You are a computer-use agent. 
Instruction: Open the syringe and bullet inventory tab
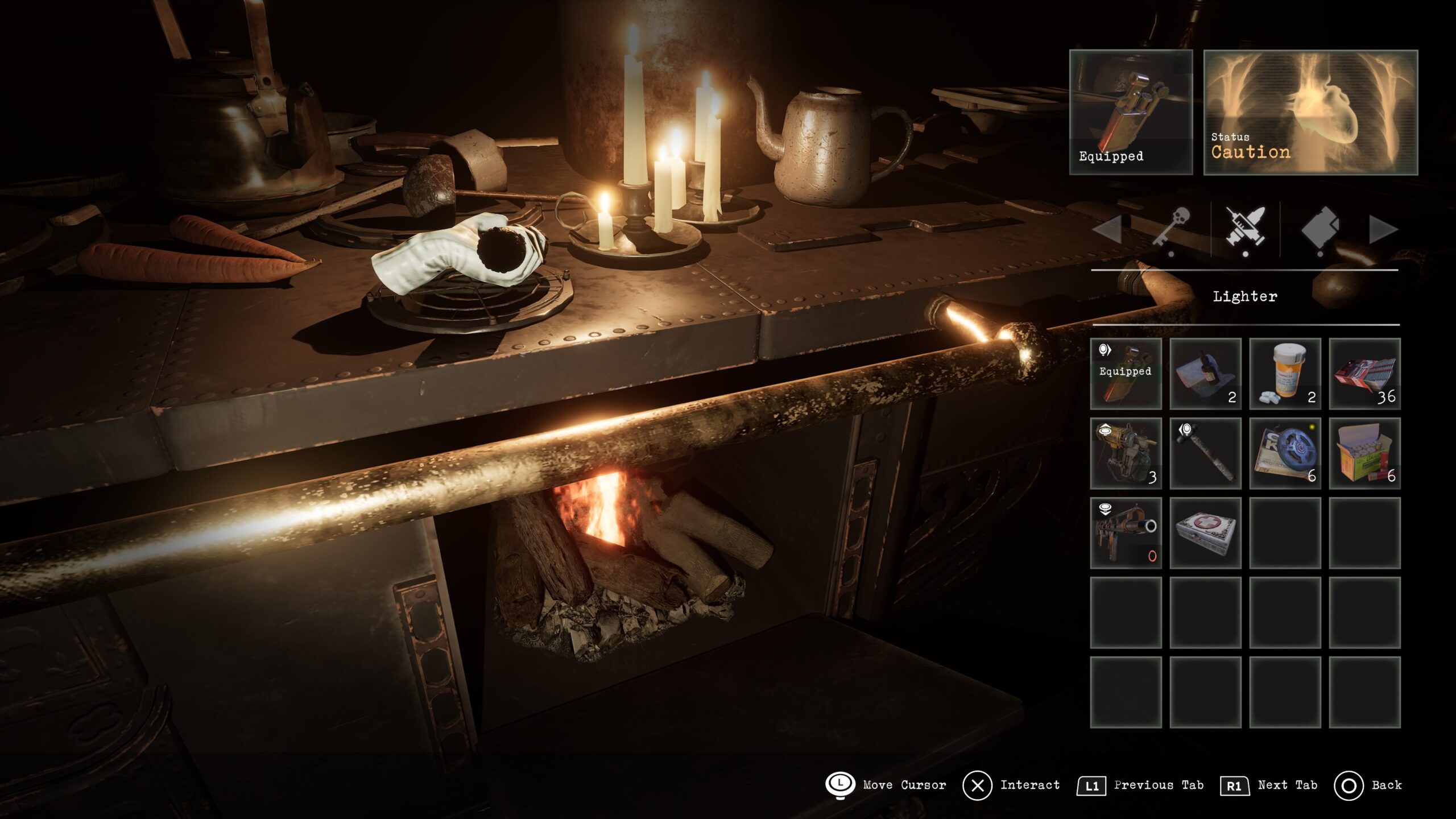[1246, 229]
